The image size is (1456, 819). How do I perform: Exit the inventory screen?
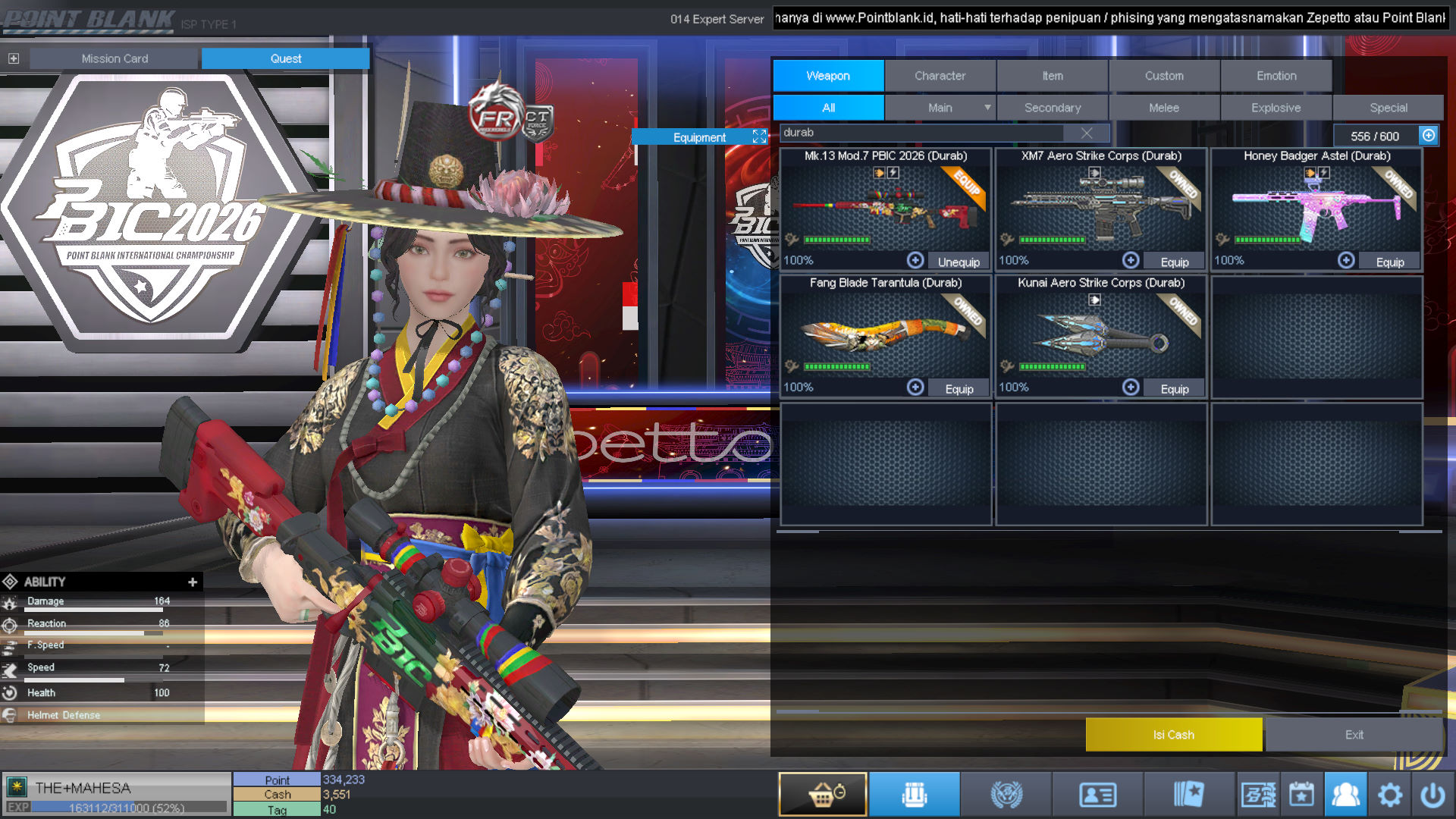pos(1354,734)
